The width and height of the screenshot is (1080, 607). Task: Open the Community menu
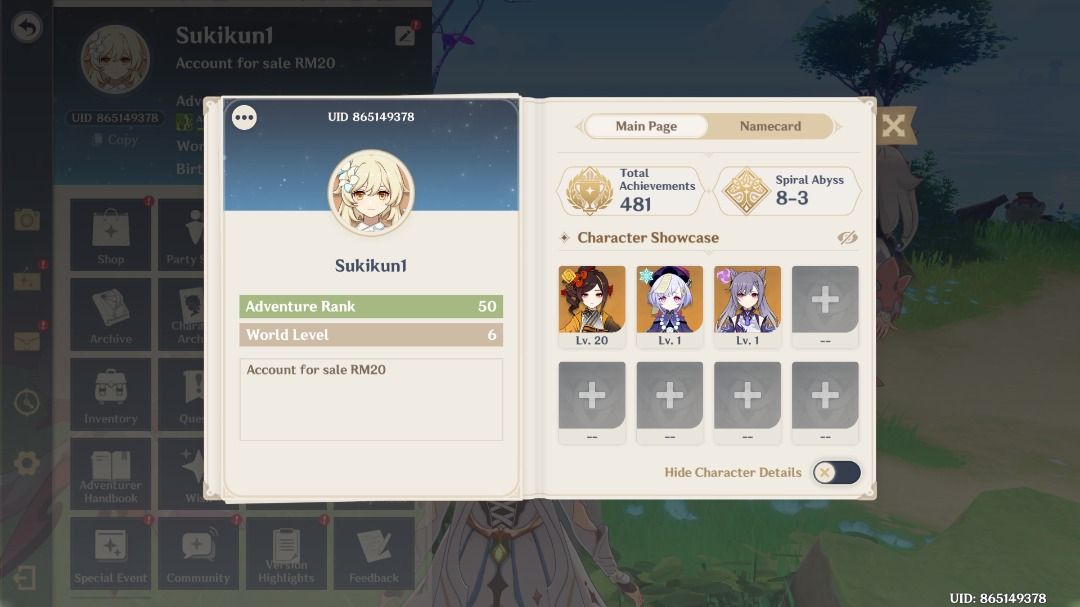(x=198, y=553)
